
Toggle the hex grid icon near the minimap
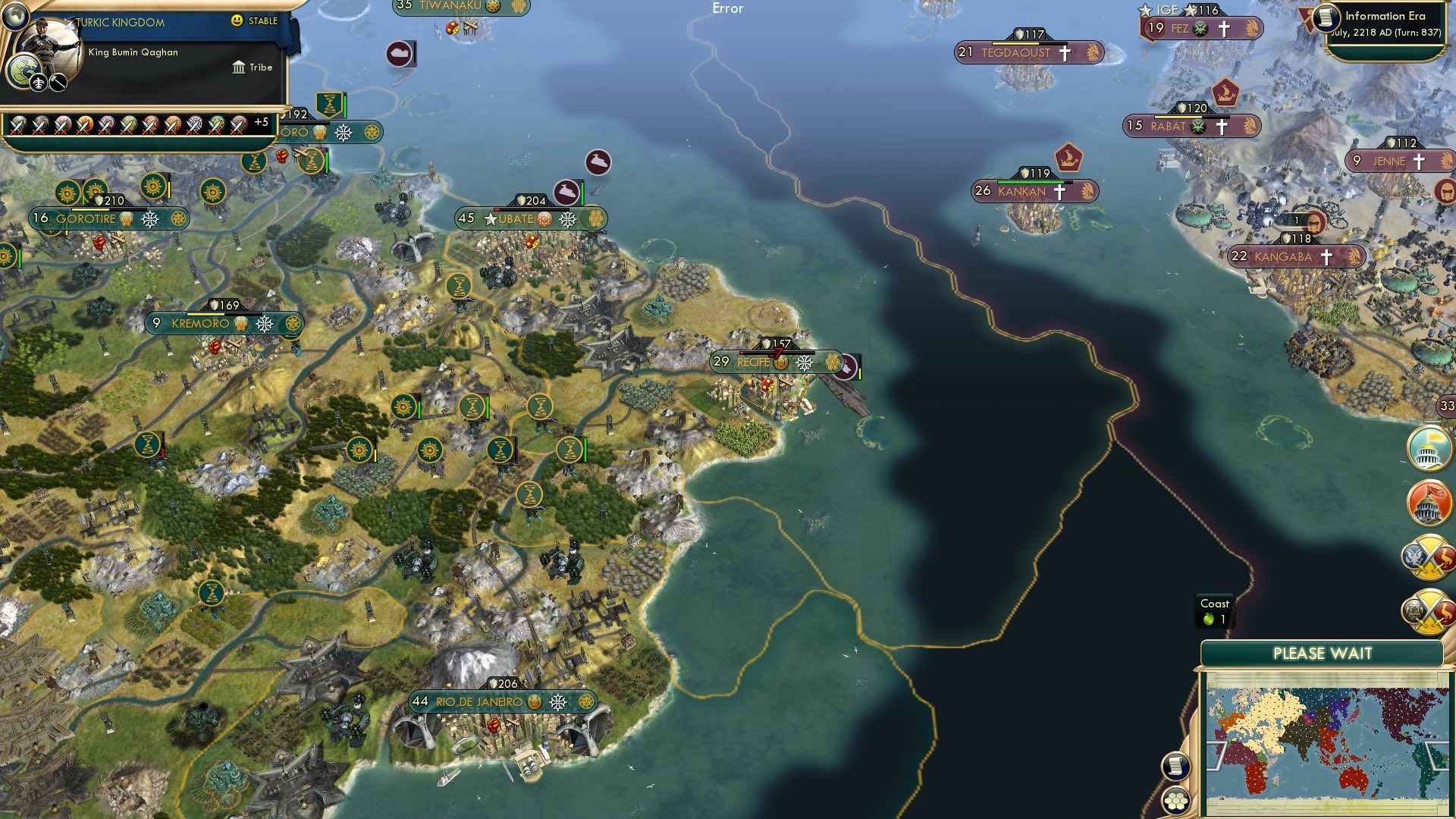[x=1175, y=801]
